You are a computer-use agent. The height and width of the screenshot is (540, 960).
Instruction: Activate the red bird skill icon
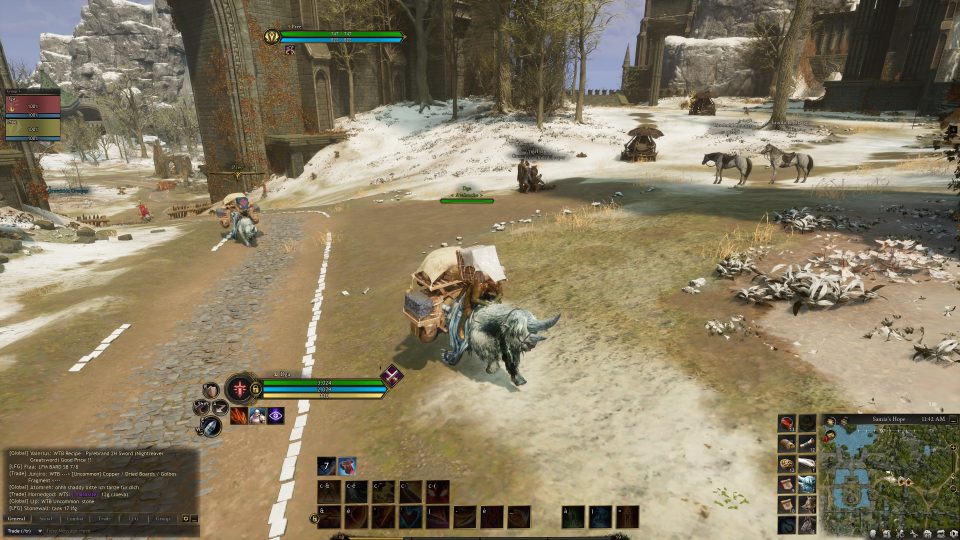[x=346, y=466]
